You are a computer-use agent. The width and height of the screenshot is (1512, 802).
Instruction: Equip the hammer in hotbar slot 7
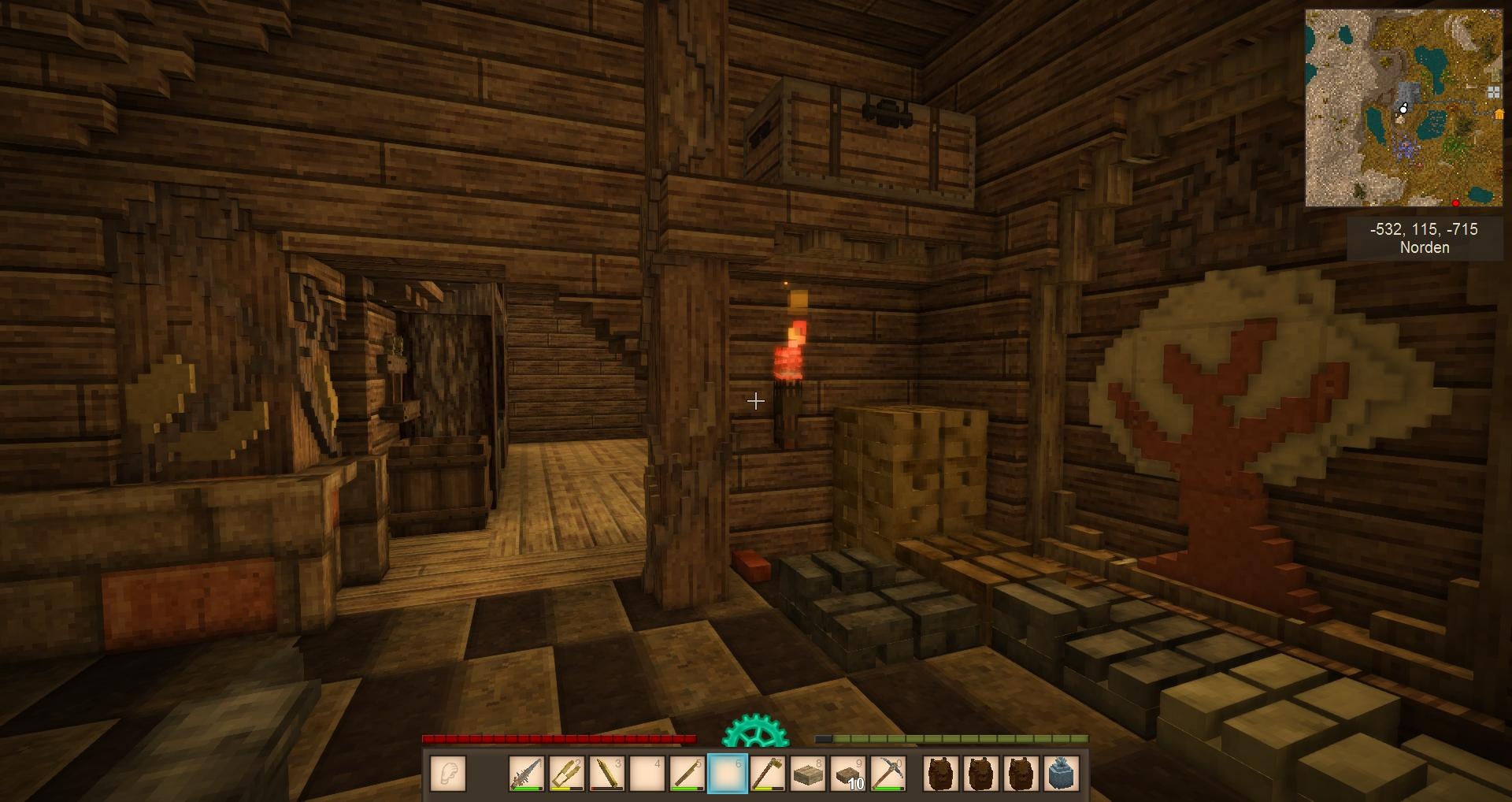pyautogui.click(x=768, y=773)
